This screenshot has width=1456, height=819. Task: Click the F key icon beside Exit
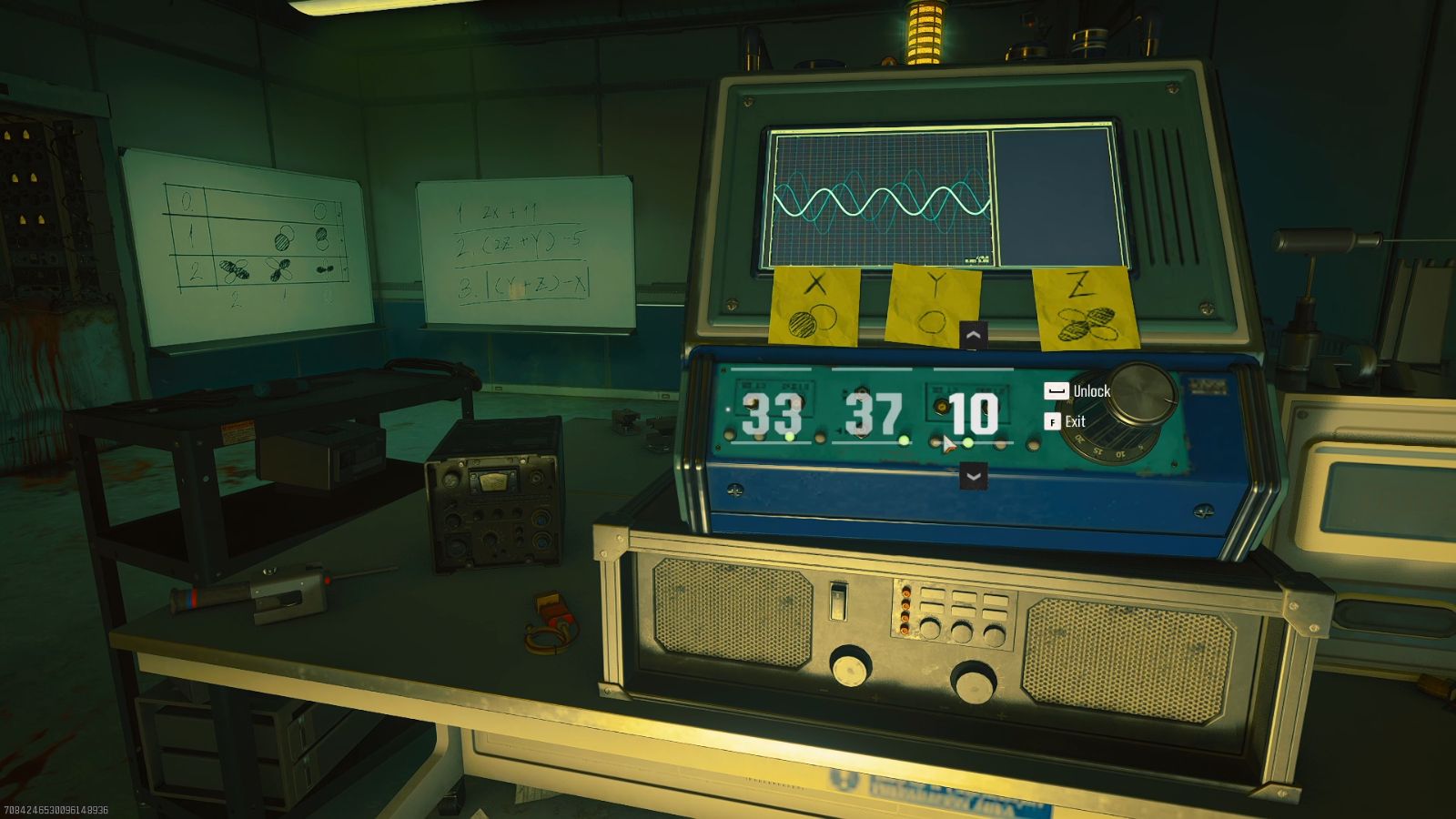(1053, 421)
